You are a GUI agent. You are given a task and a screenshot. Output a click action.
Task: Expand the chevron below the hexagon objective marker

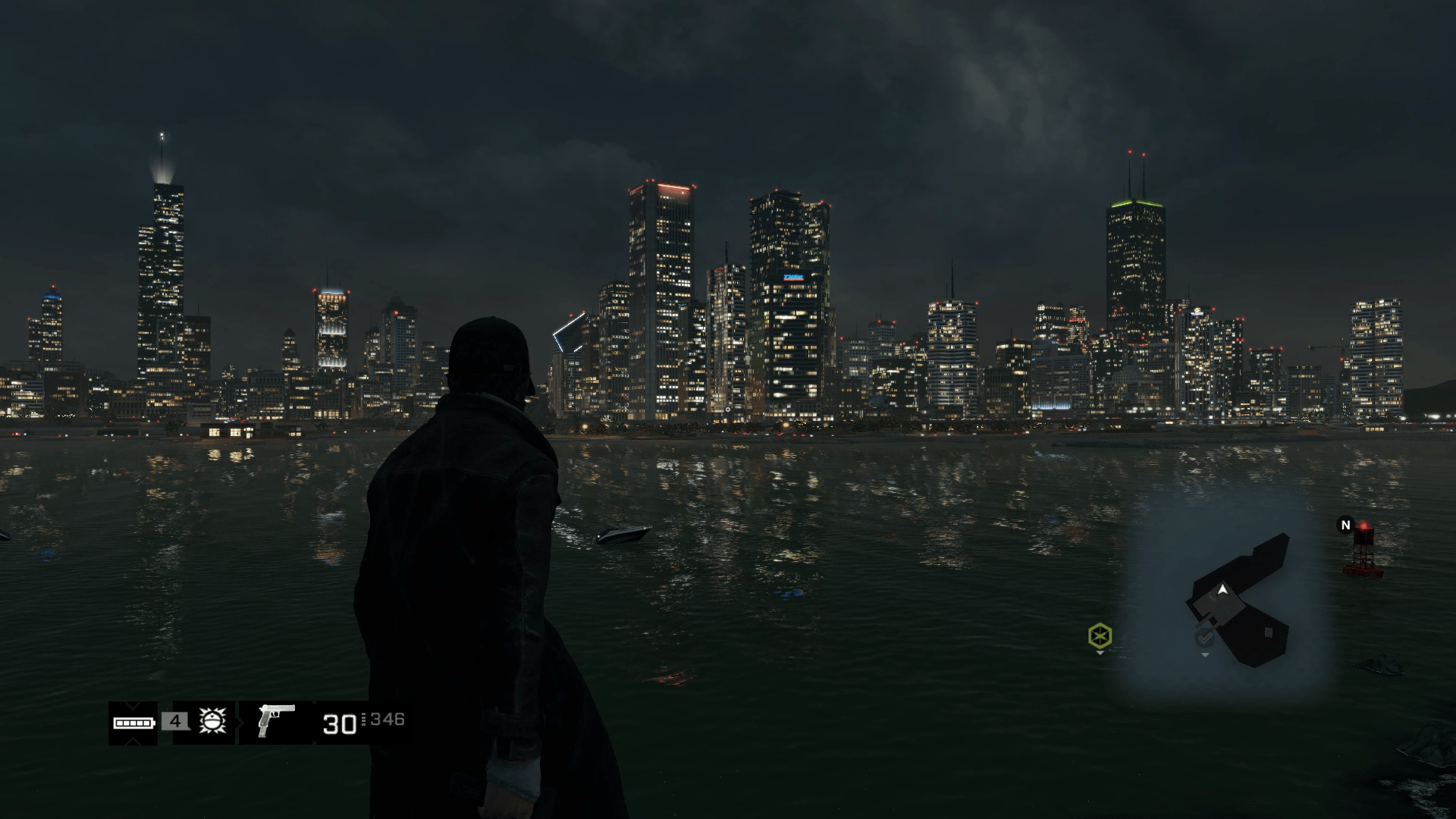coord(1100,654)
